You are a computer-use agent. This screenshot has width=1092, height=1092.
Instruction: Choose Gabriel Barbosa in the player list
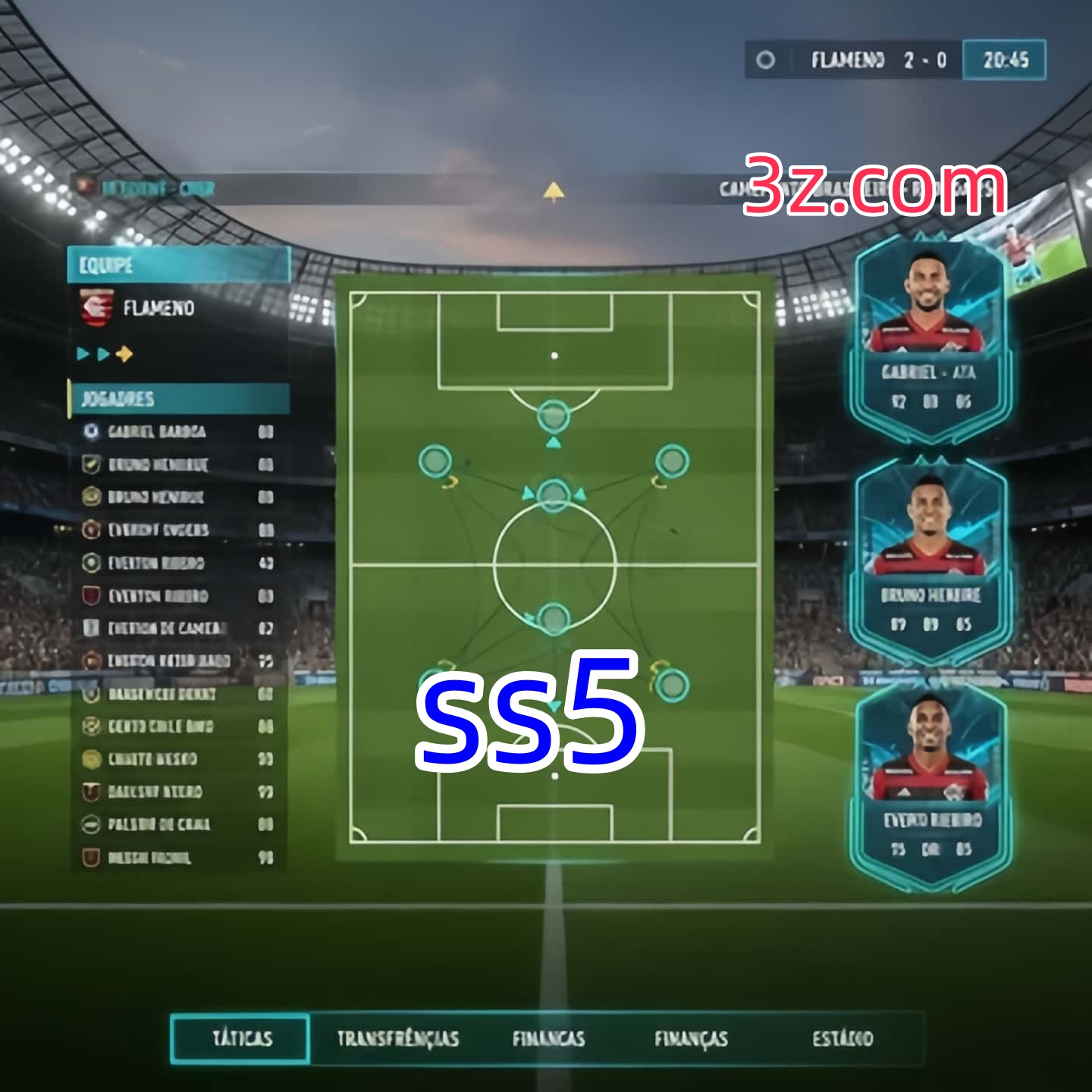click(156, 431)
